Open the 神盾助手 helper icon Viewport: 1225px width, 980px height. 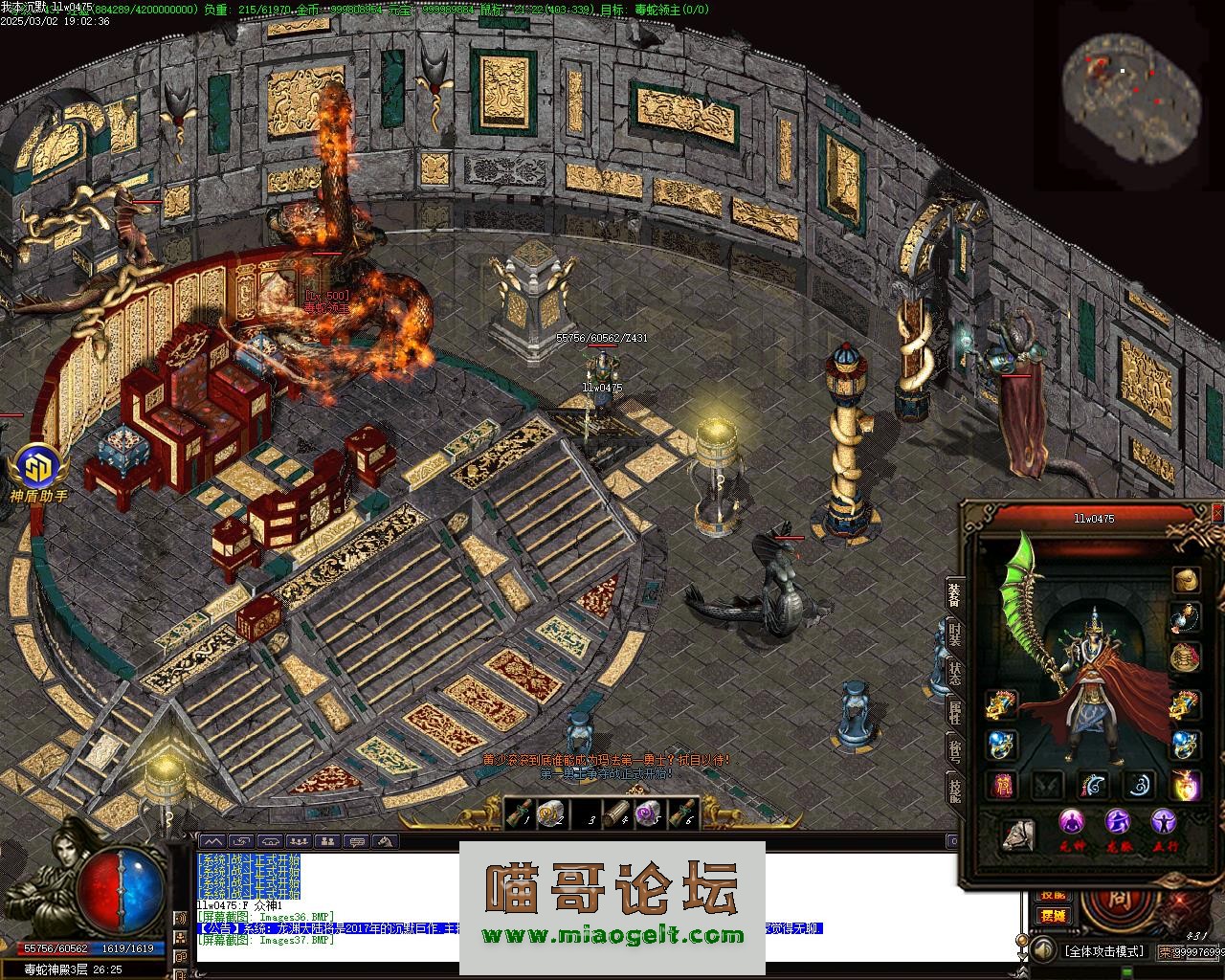[38, 469]
